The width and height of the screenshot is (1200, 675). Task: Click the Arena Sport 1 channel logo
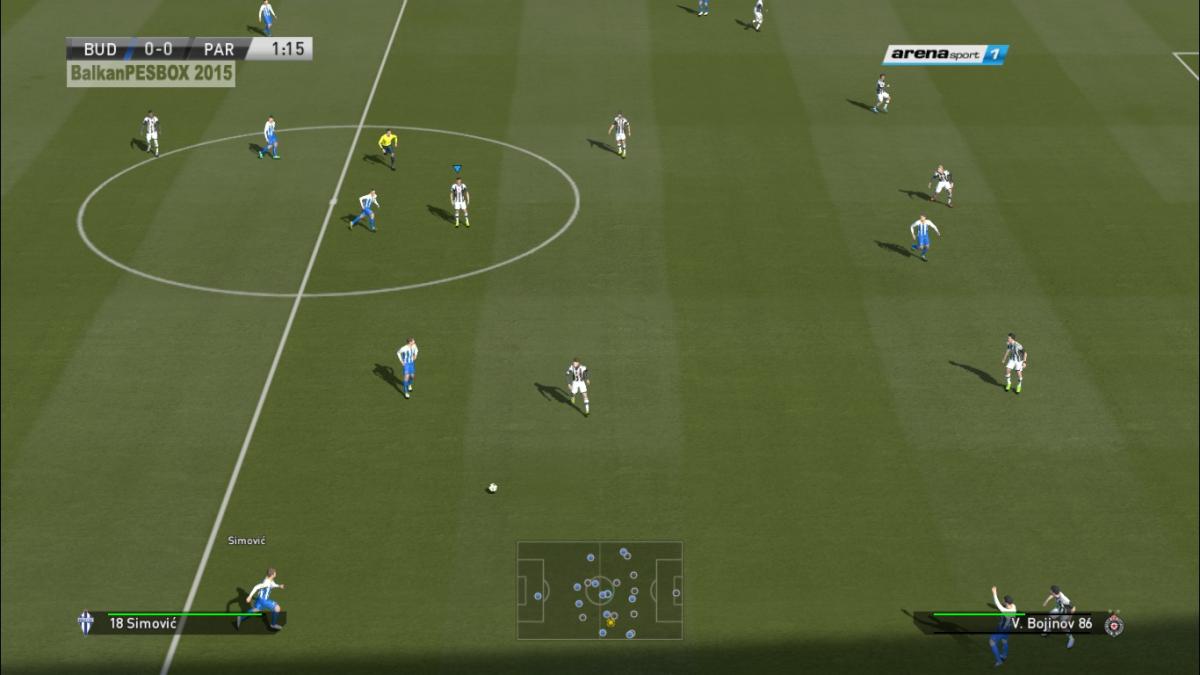coord(945,55)
